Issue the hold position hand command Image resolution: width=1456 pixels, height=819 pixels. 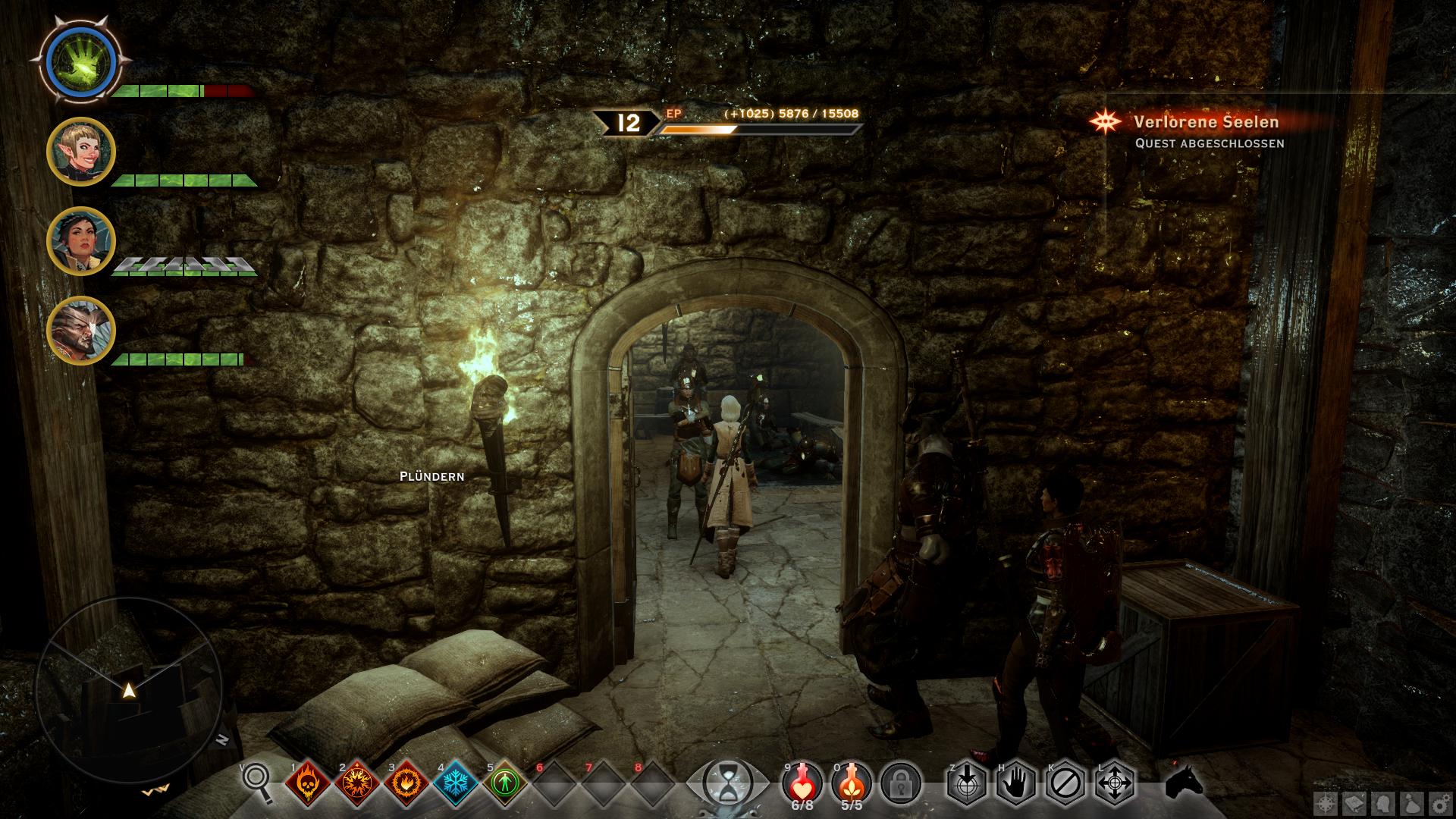tap(1016, 782)
